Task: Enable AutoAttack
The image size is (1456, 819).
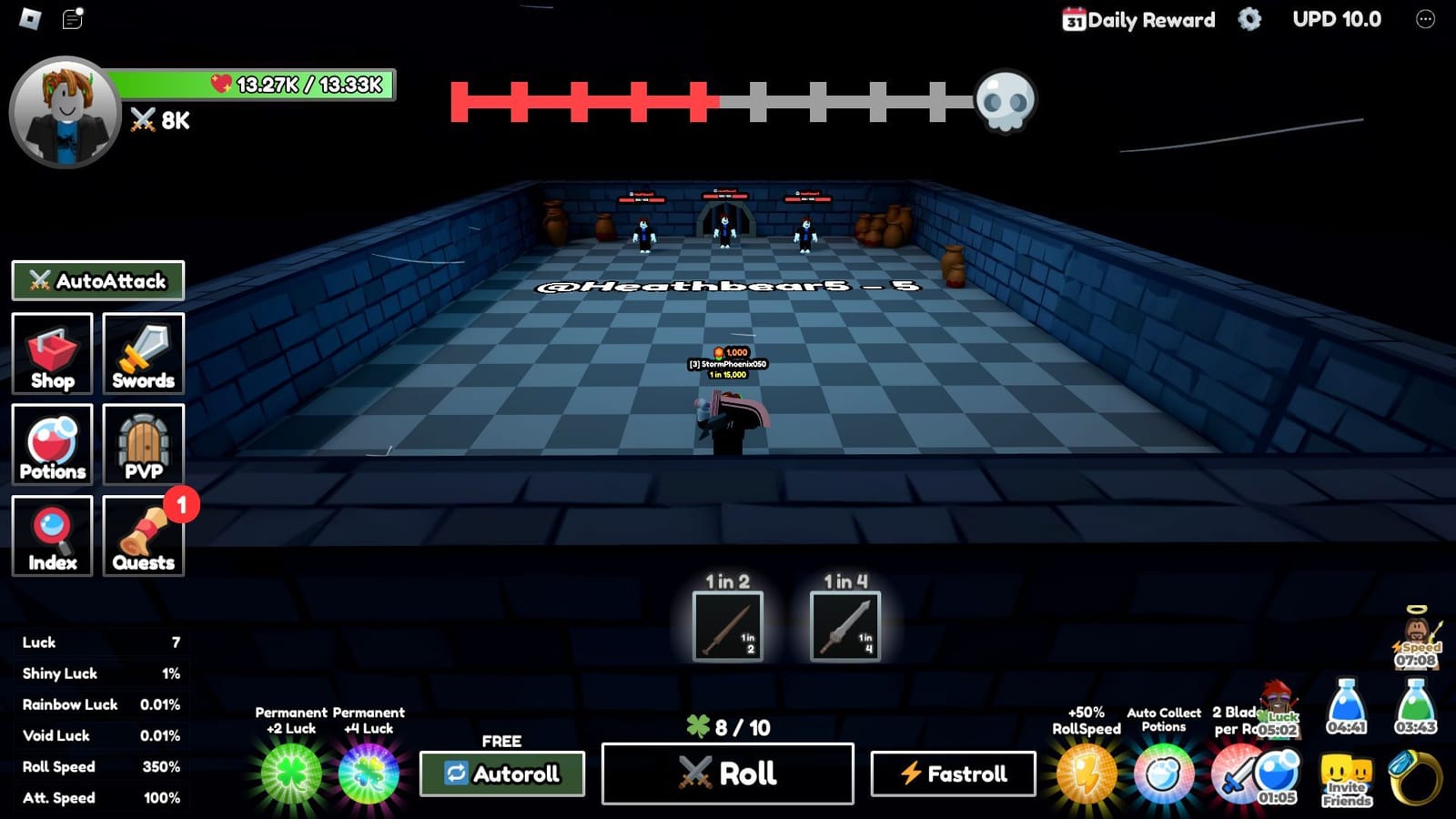Action: click(x=96, y=280)
